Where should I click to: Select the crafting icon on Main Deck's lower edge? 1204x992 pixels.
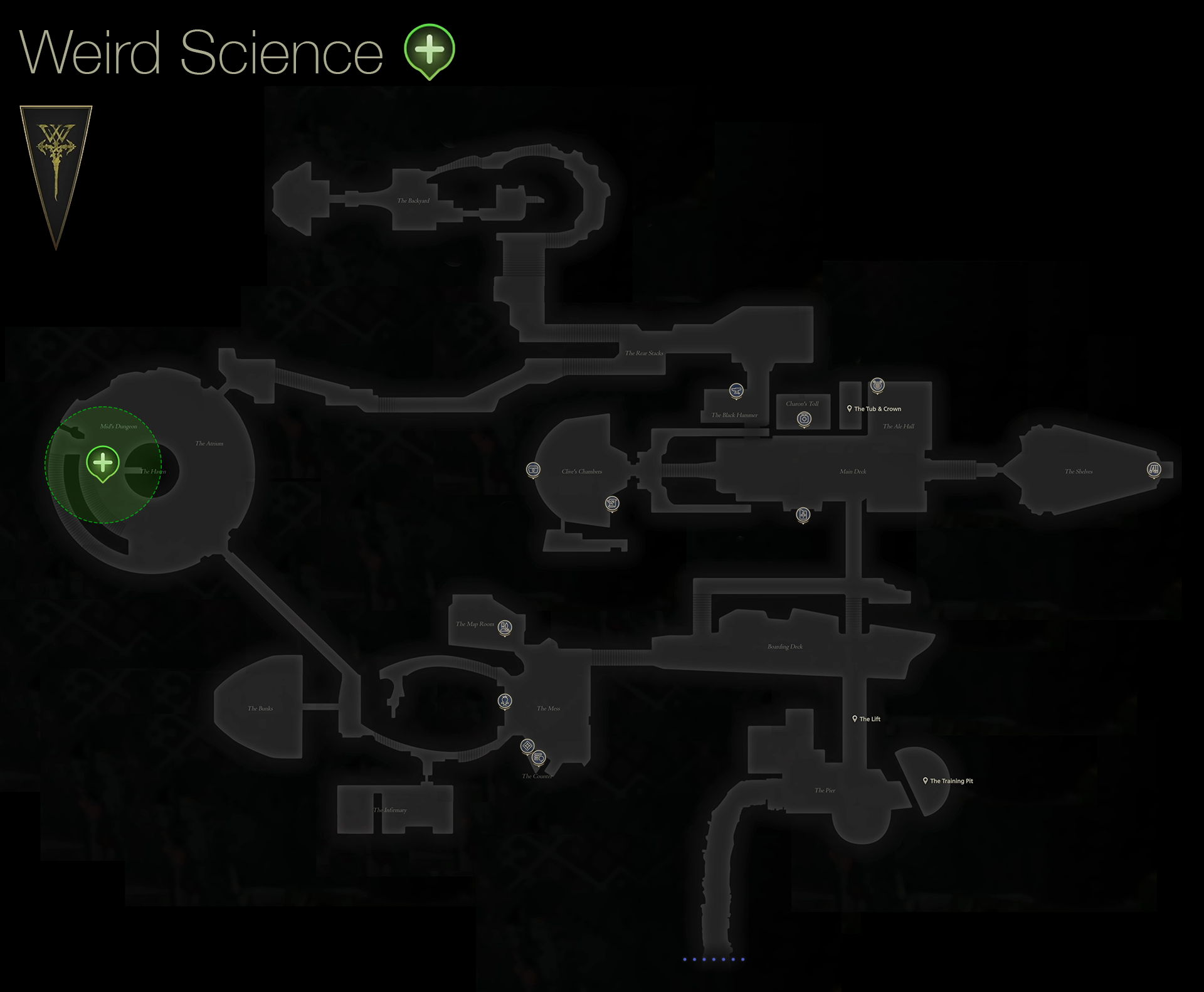[802, 515]
